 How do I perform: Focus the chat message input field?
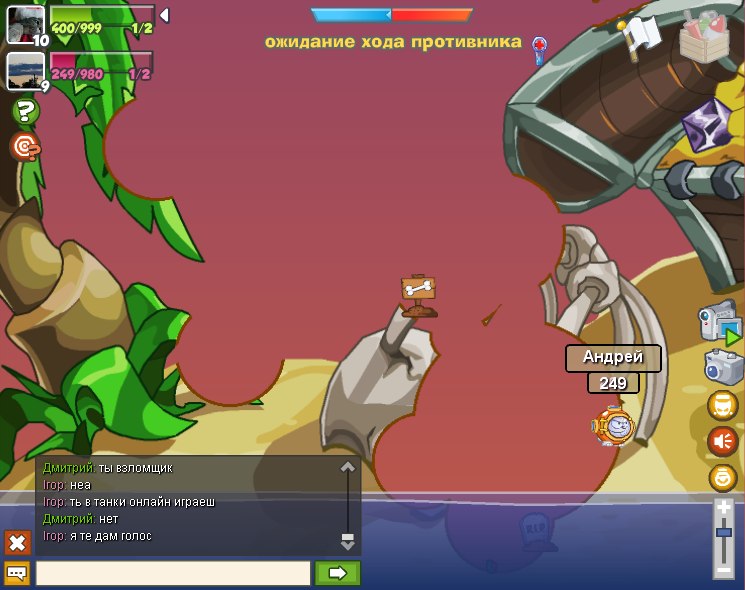(x=173, y=573)
